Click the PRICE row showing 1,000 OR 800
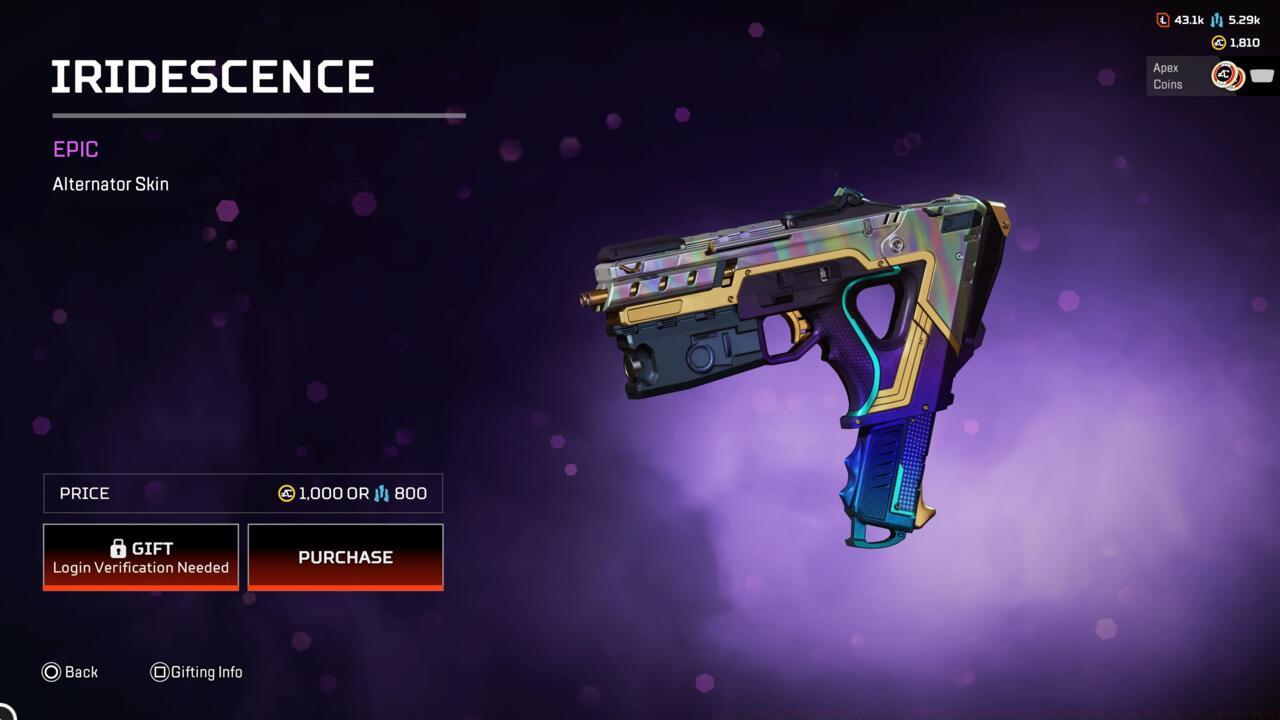 242,493
